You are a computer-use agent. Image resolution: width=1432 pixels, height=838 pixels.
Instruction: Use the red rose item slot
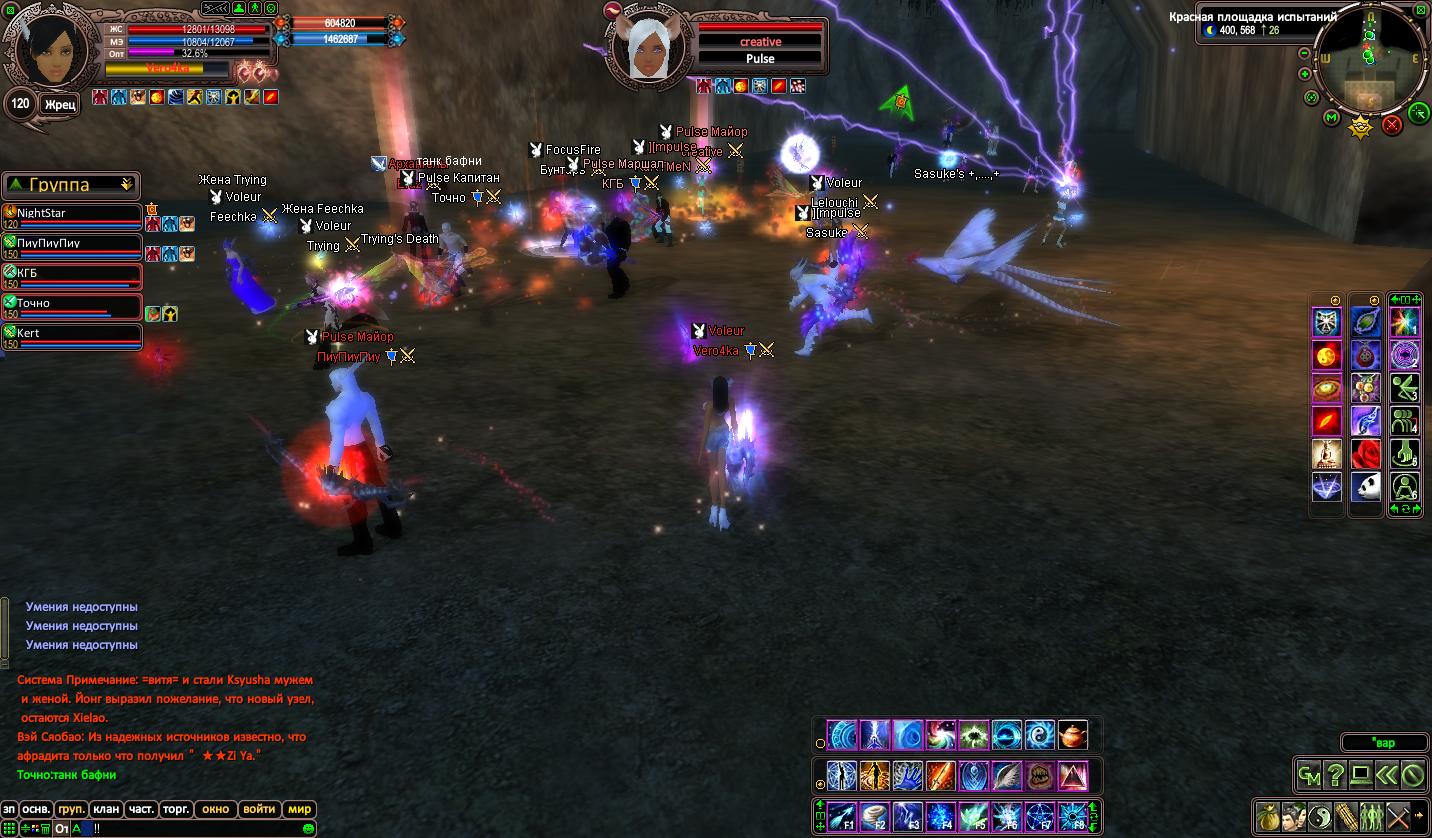(1366, 454)
